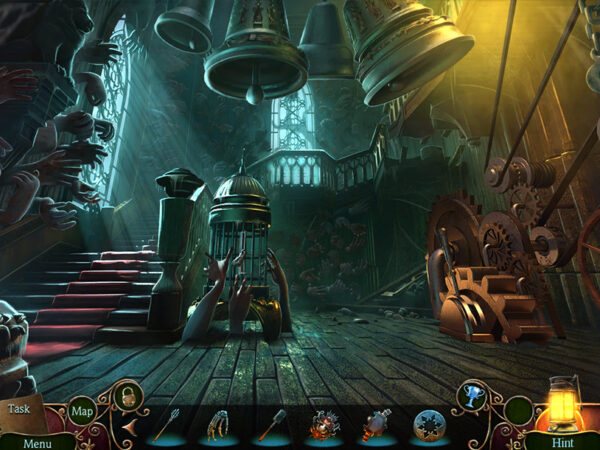Click the inventory left scroll arrow
The width and height of the screenshot is (600, 450).
(130, 428)
